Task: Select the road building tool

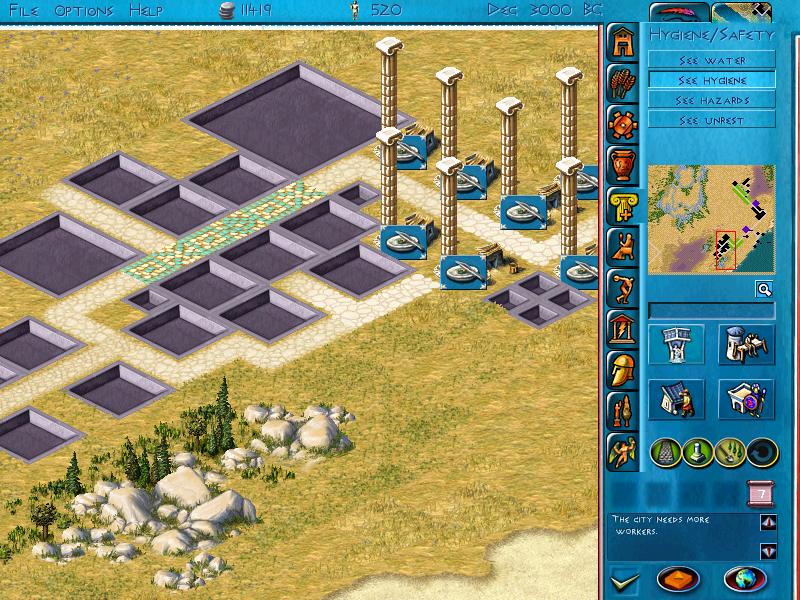Action: (x=669, y=452)
